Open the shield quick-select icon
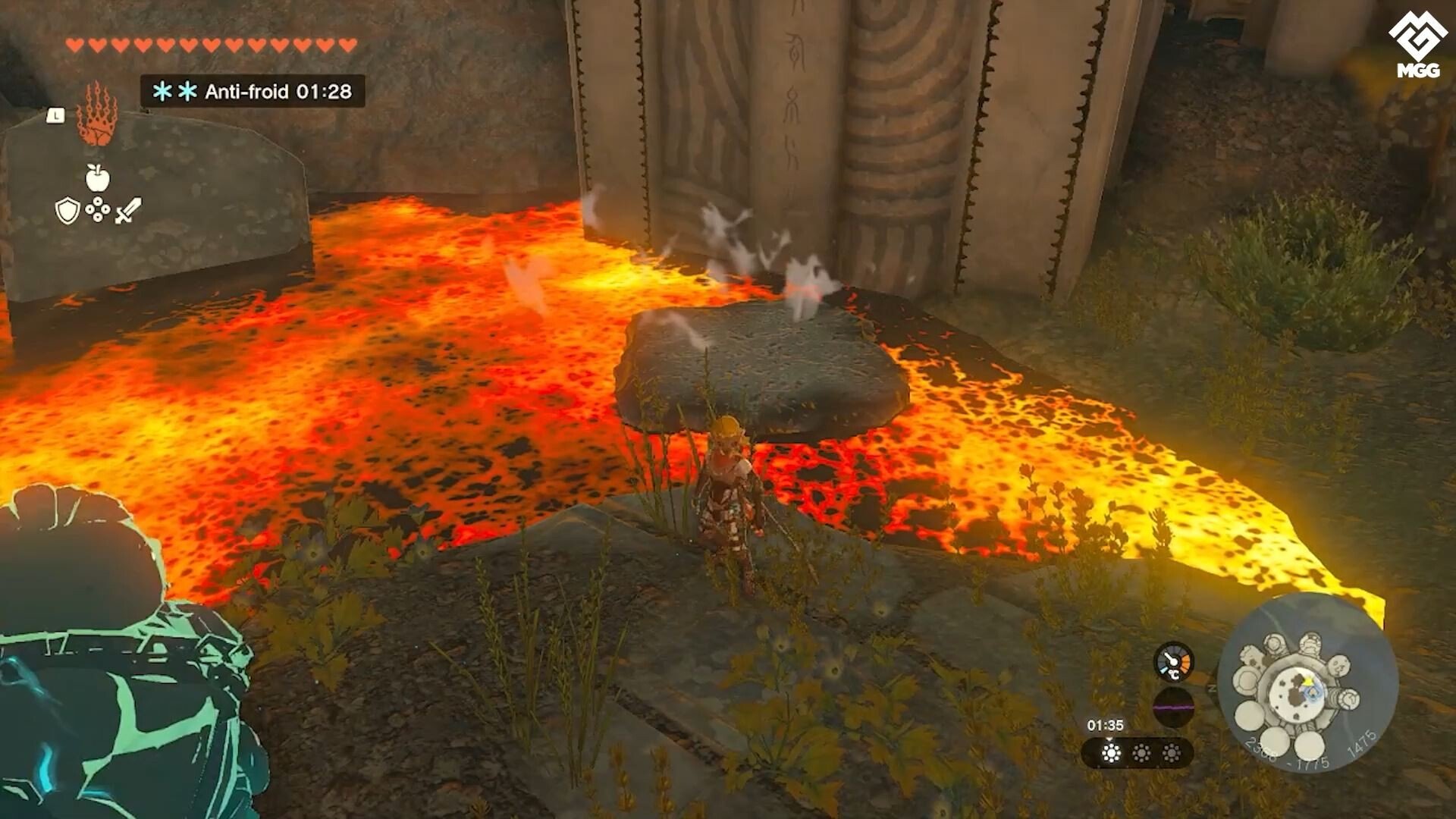The height and width of the screenshot is (819, 1456). 67,211
